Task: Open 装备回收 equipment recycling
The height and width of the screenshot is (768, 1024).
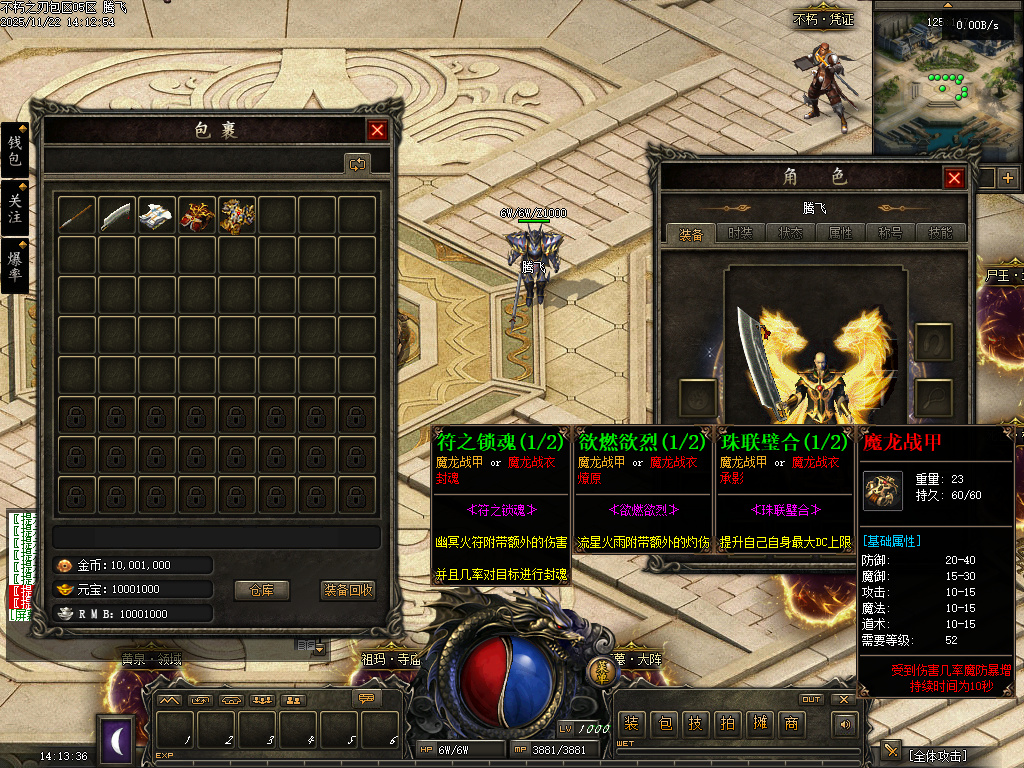Action: (348, 590)
